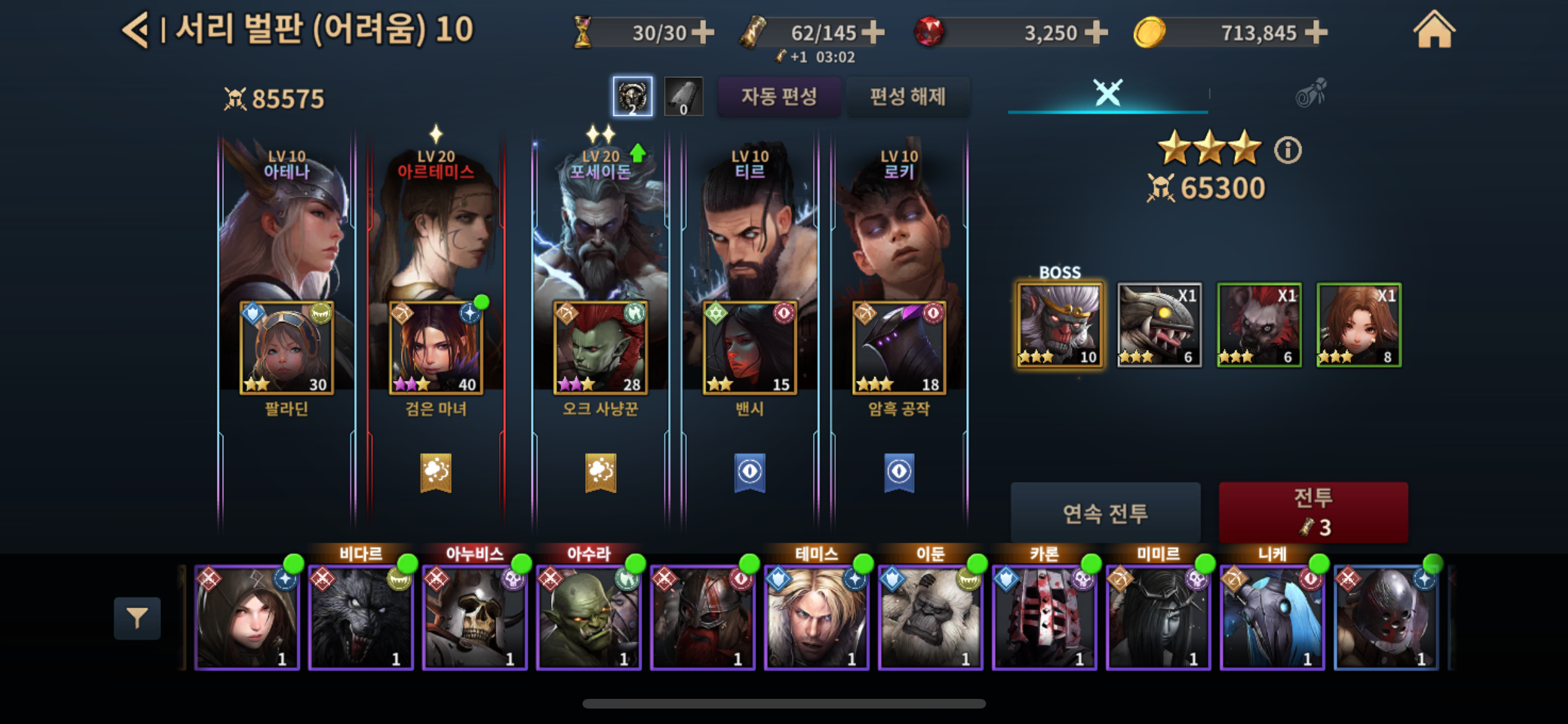Show the star rating info
Screen dimensions: 1568x724
[x=1287, y=151]
